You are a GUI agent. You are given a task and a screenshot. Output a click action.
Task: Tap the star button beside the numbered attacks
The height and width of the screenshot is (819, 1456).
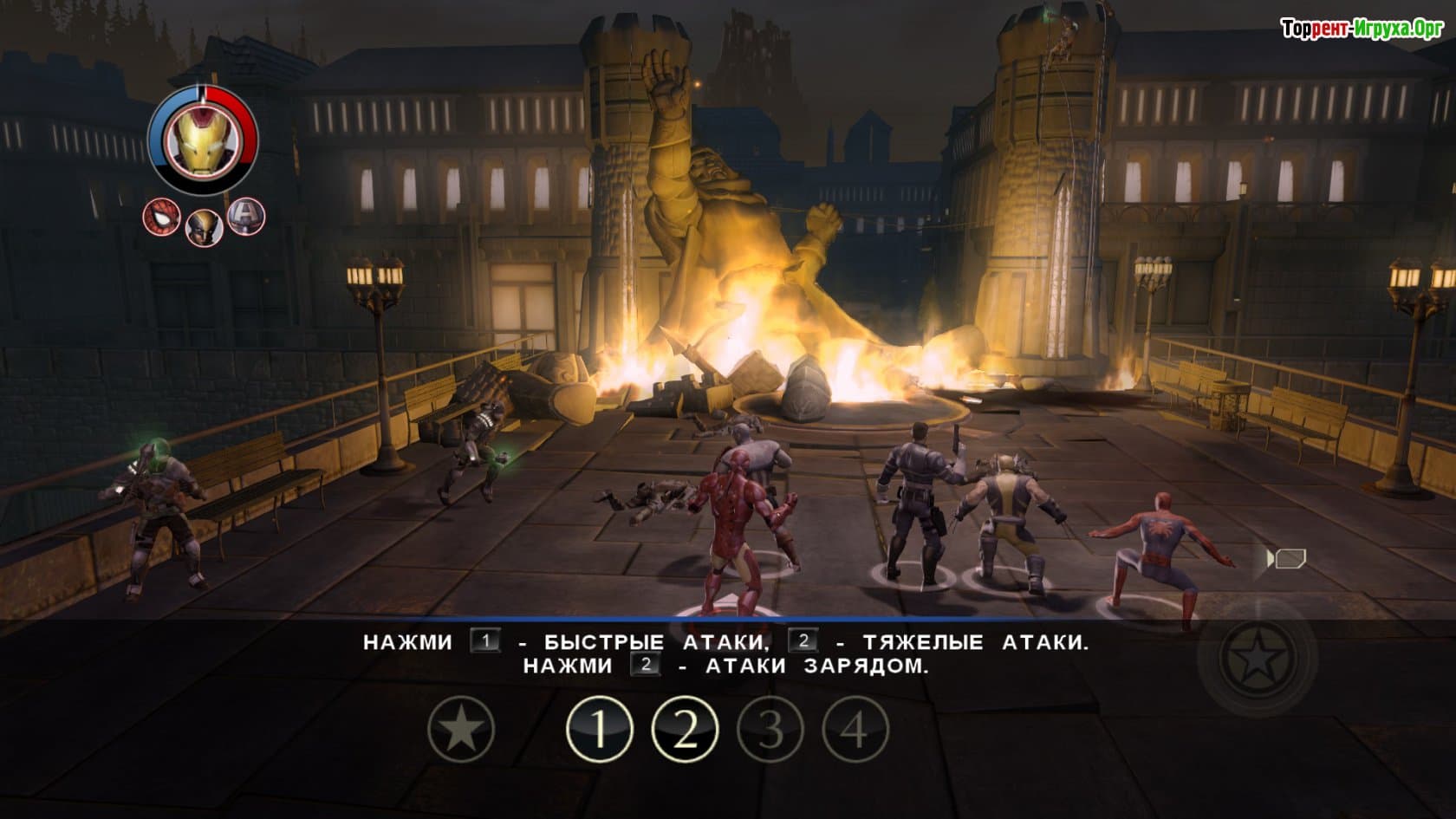[x=461, y=730]
